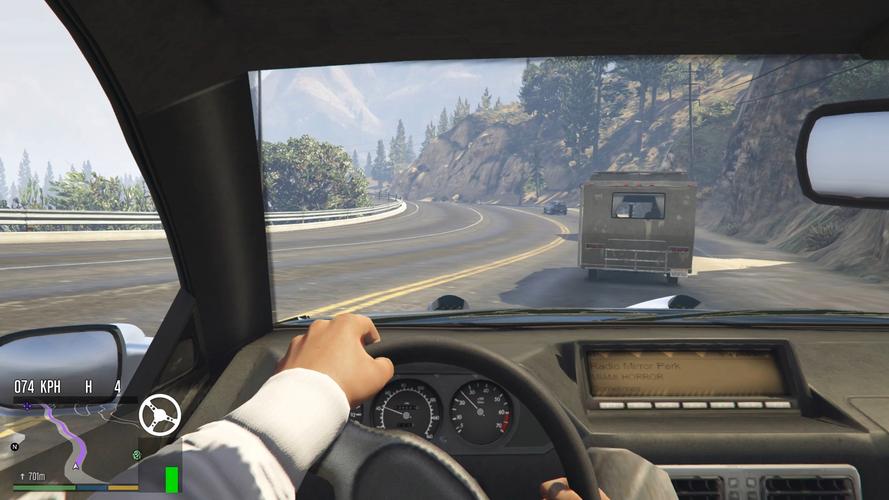Open the minimap with the purple route
The height and width of the screenshot is (500, 889).
75,440
